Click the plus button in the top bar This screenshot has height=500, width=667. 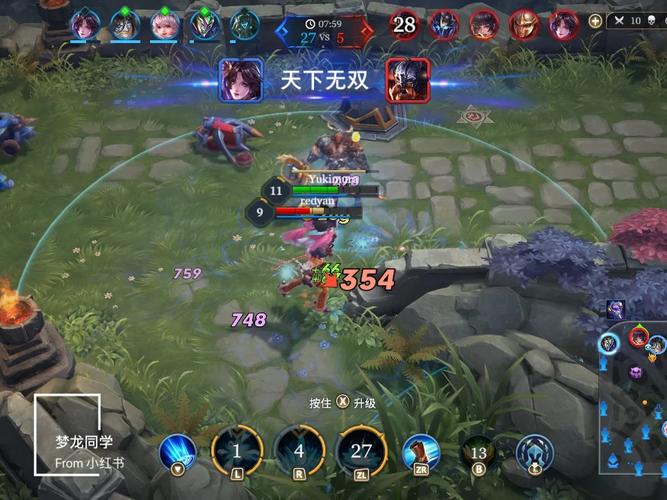595,20
